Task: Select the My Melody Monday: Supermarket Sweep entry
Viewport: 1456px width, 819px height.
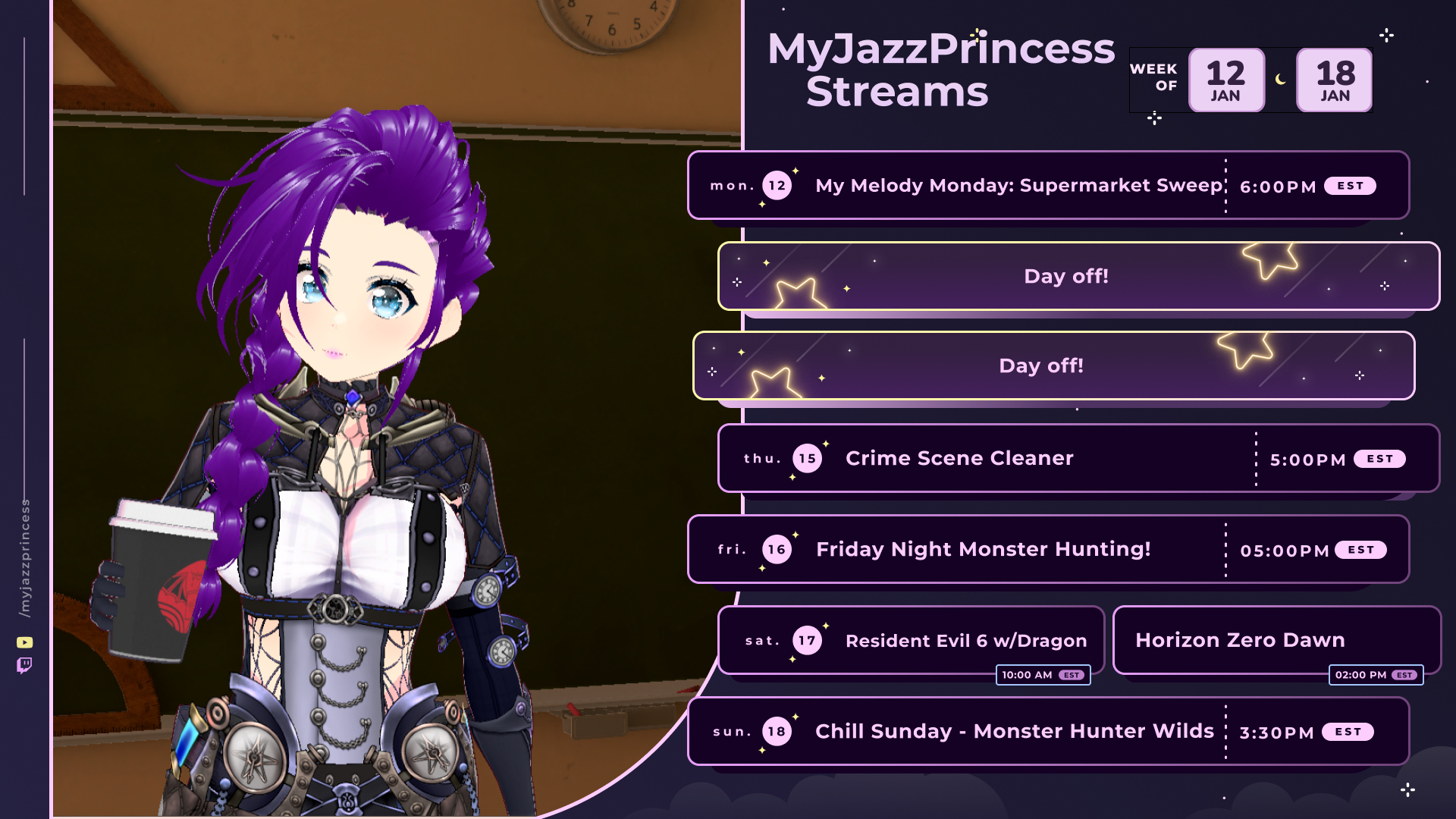Action: click(1018, 186)
